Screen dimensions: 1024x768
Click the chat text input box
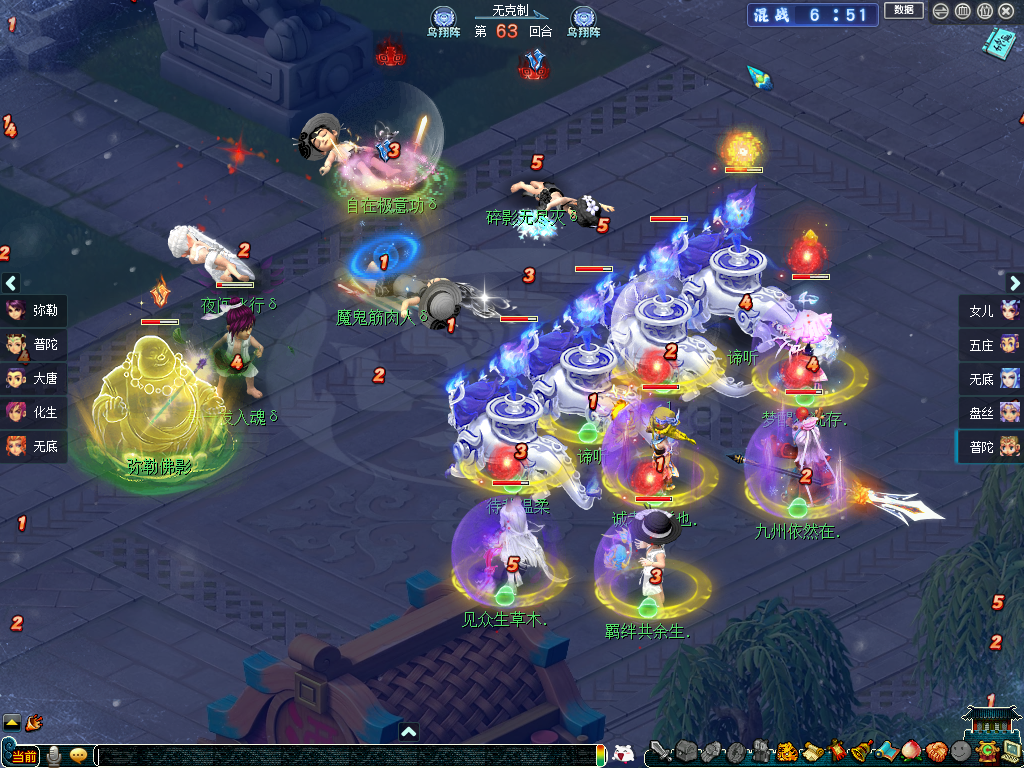click(x=340, y=755)
